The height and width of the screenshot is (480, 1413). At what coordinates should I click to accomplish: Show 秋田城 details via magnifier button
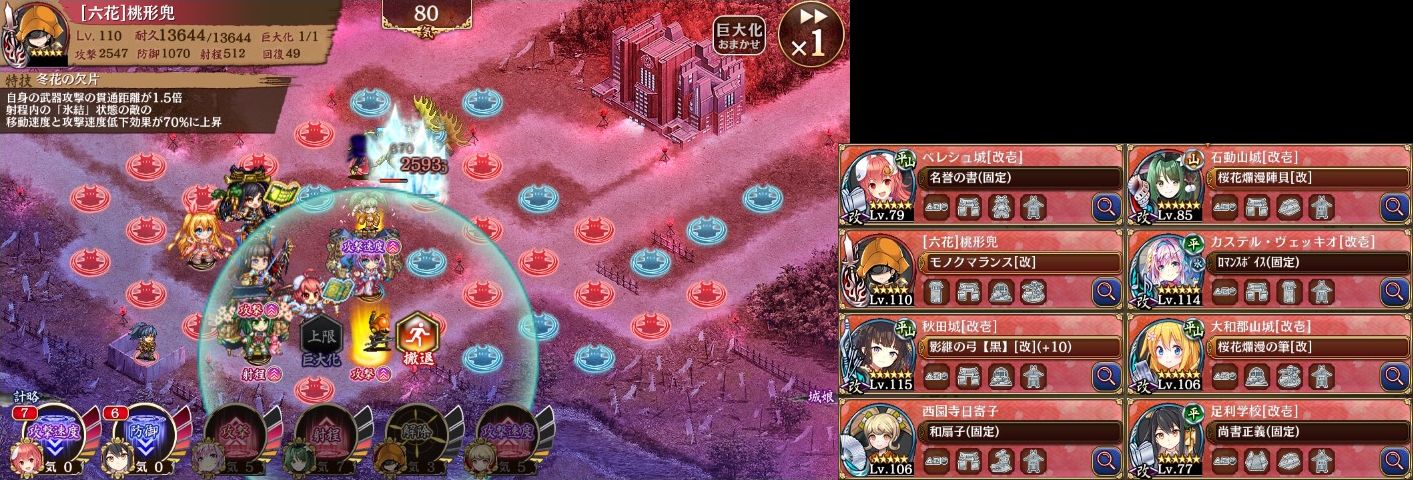(1106, 377)
